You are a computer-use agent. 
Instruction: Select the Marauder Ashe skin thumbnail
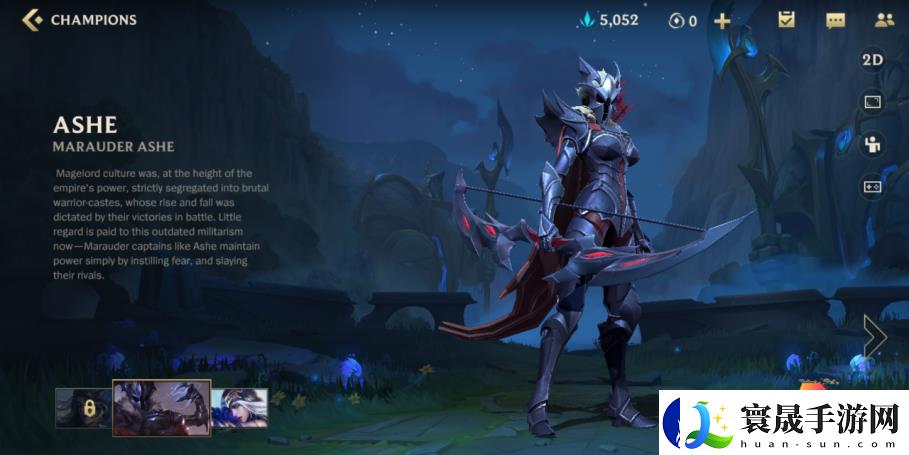click(161, 408)
